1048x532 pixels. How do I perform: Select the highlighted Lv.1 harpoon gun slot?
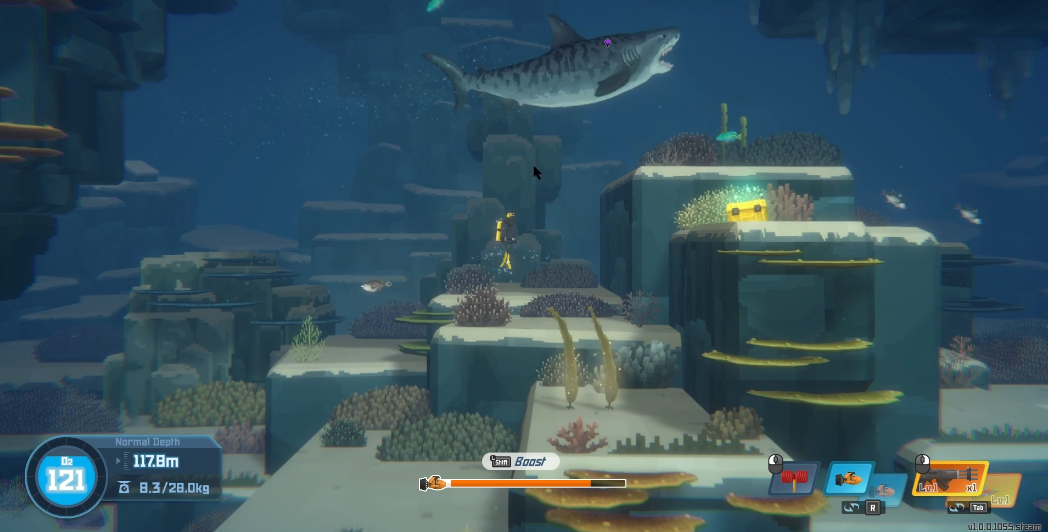point(949,480)
